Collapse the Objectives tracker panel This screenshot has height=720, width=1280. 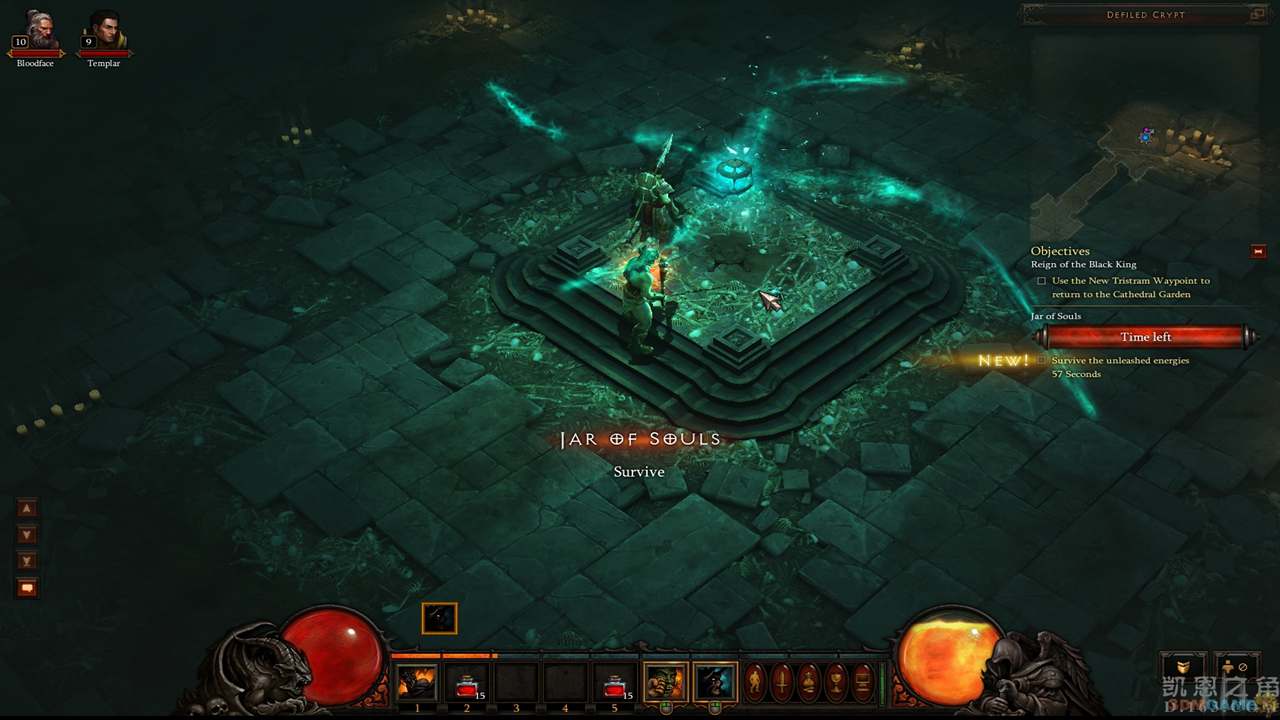pos(1258,251)
